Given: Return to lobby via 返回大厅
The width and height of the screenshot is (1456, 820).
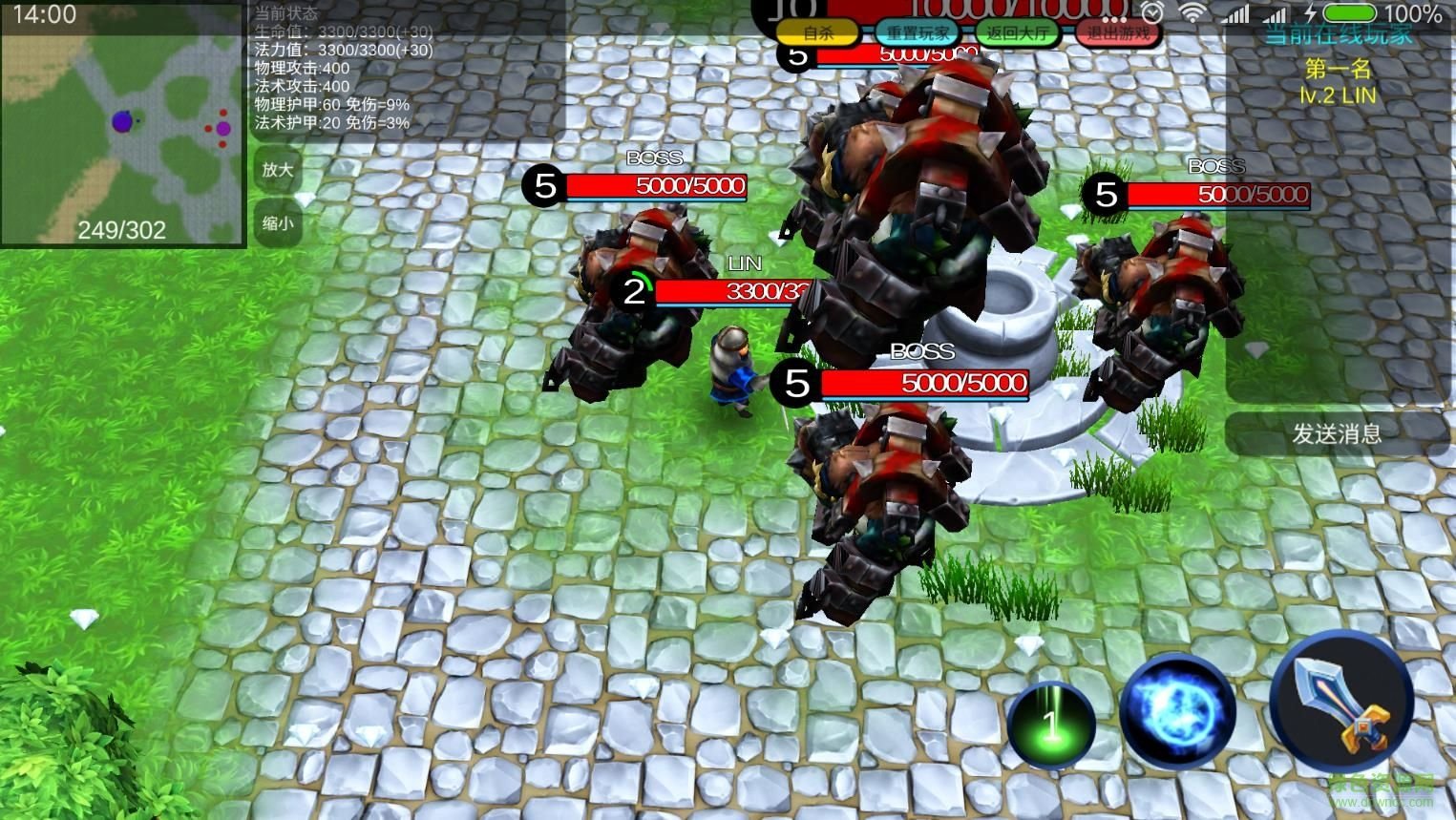Looking at the screenshot, I should [x=1017, y=32].
